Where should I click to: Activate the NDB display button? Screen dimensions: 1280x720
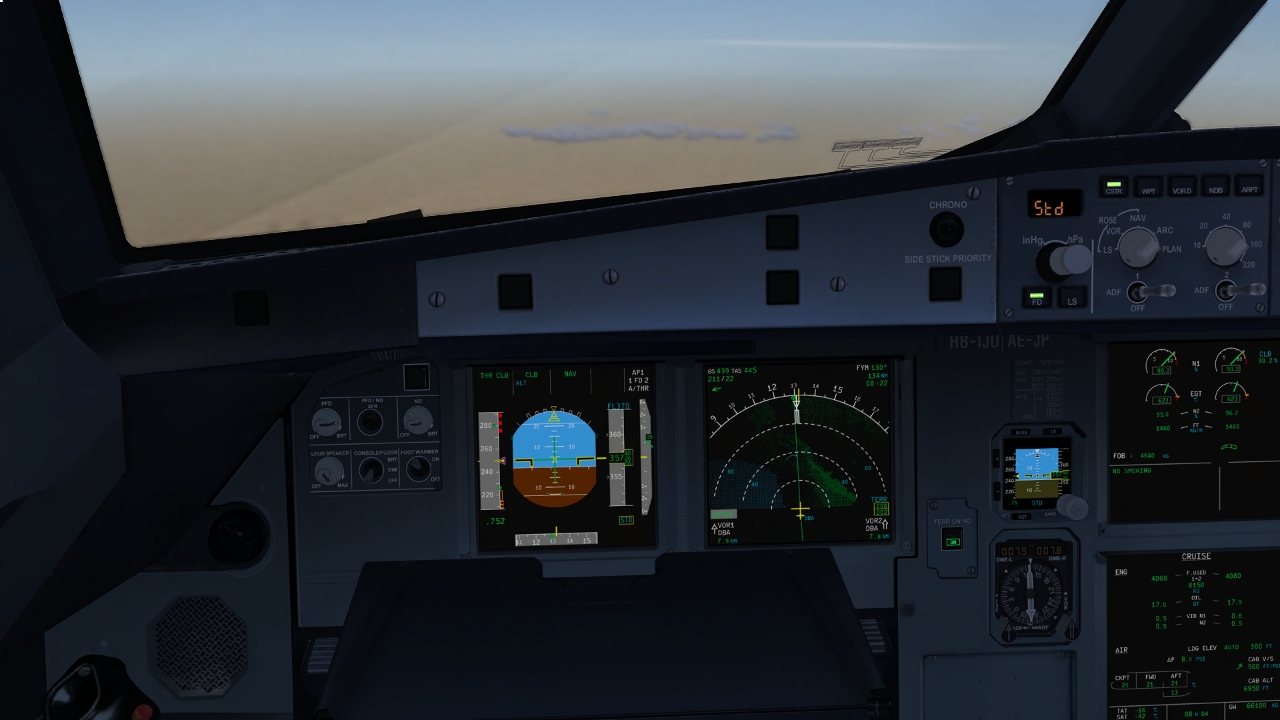pos(1215,188)
